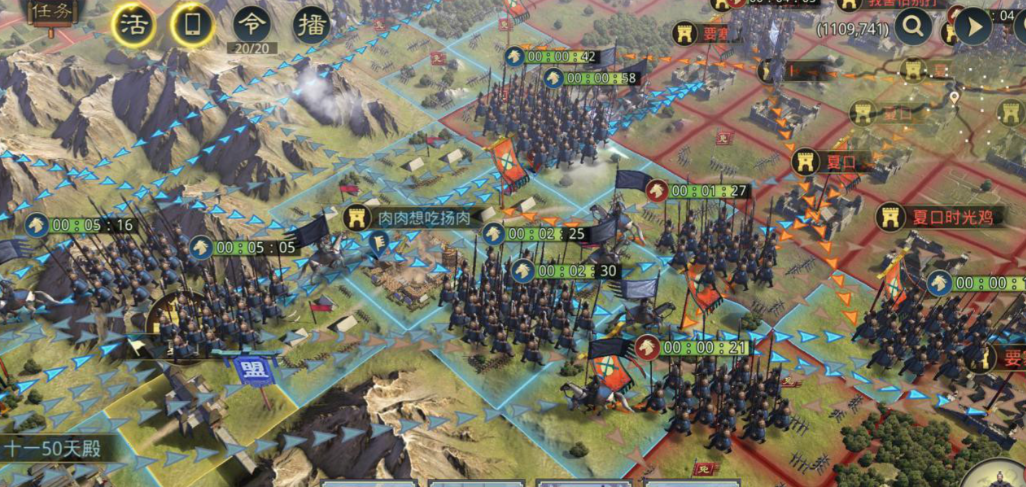The width and height of the screenshot is (1026, 487).
Task: Tap the 活 activity icon
Action: point(132,25)
